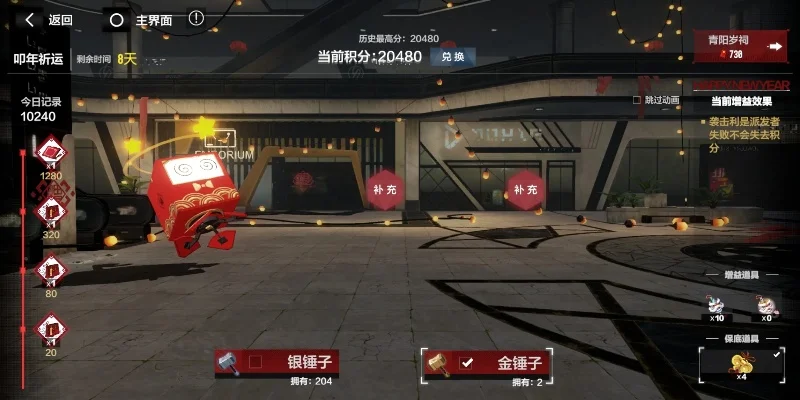Claim the 320 point reward
The width and height of the screenshot is (800, 400).
pyautogui.click(x=51, y=212)
